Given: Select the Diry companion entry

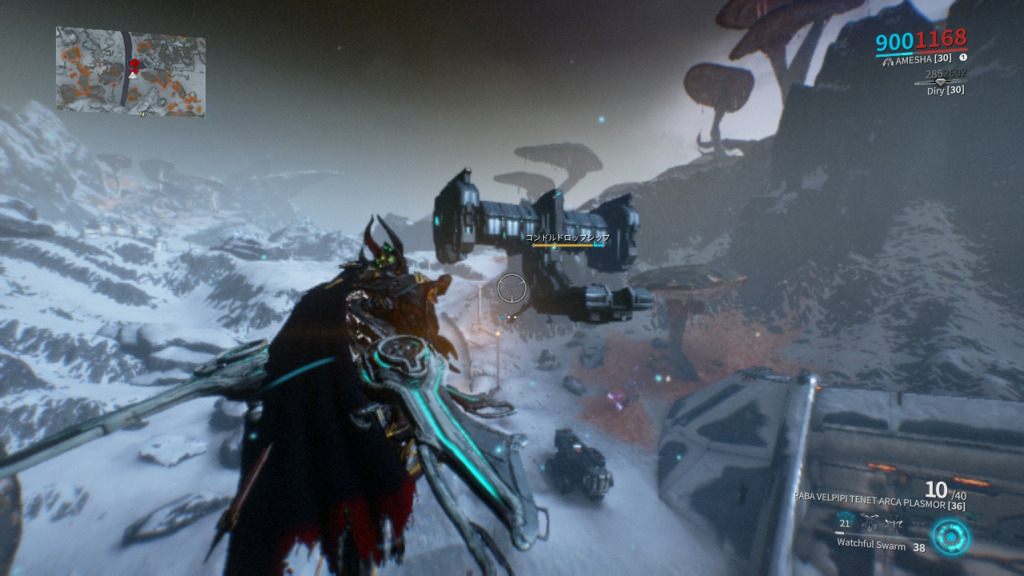Looking at the screenshot, I should click(944, 90).
